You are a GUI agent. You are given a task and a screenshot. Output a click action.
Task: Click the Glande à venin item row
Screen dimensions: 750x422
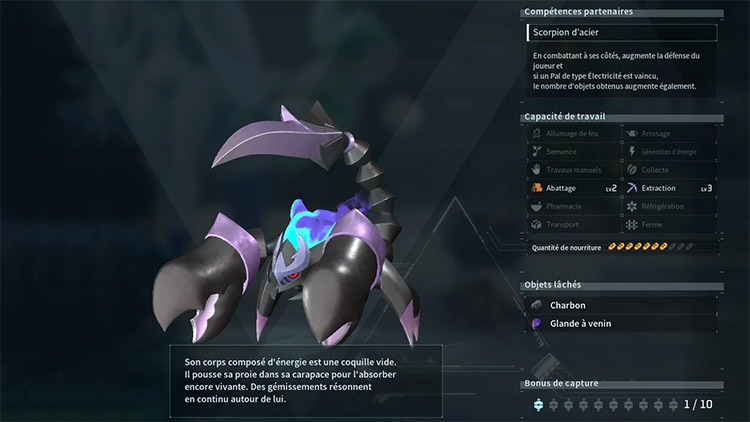coord(622,324)
